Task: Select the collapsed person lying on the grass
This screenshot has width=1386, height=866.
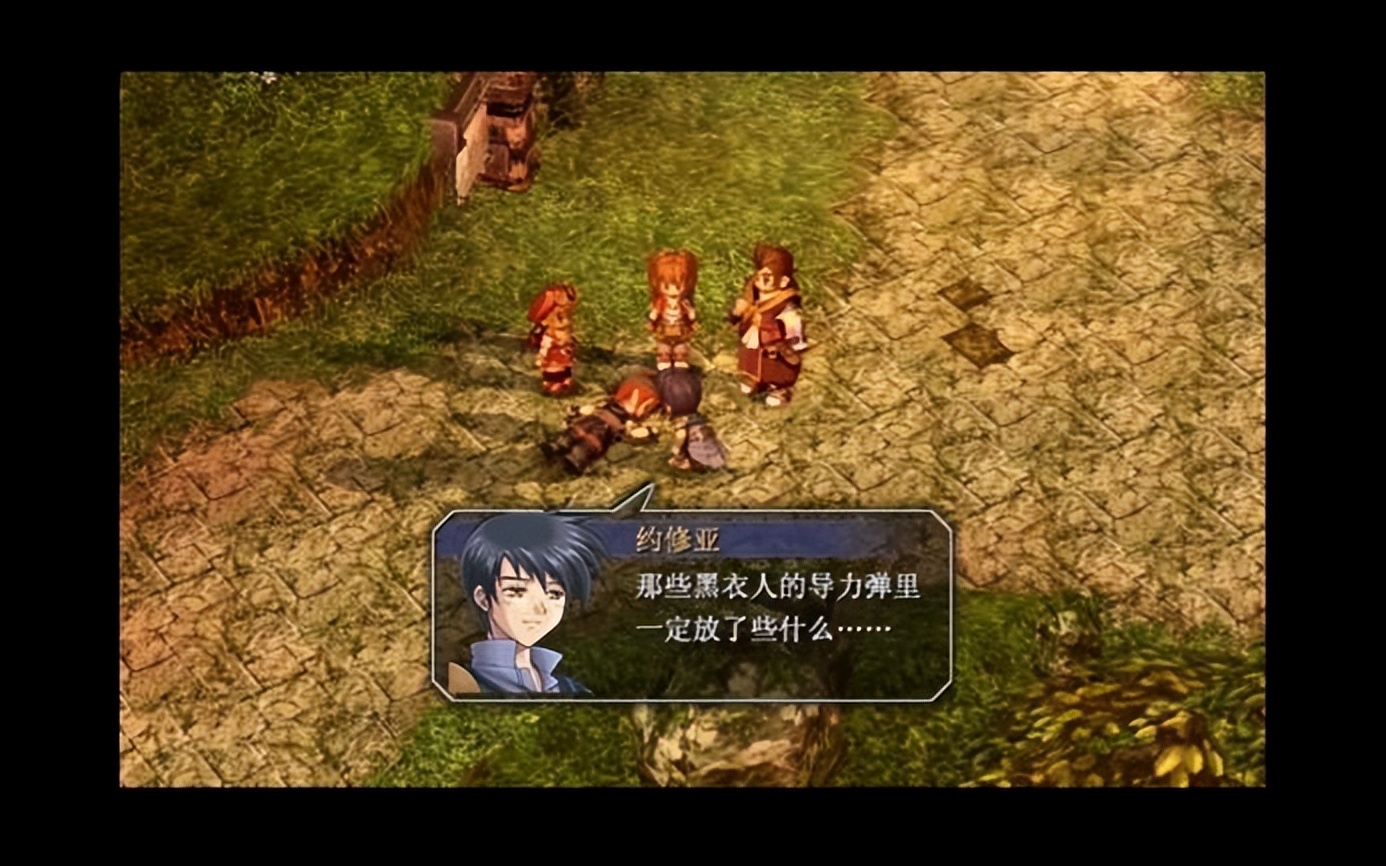Action: pos(610,420)
